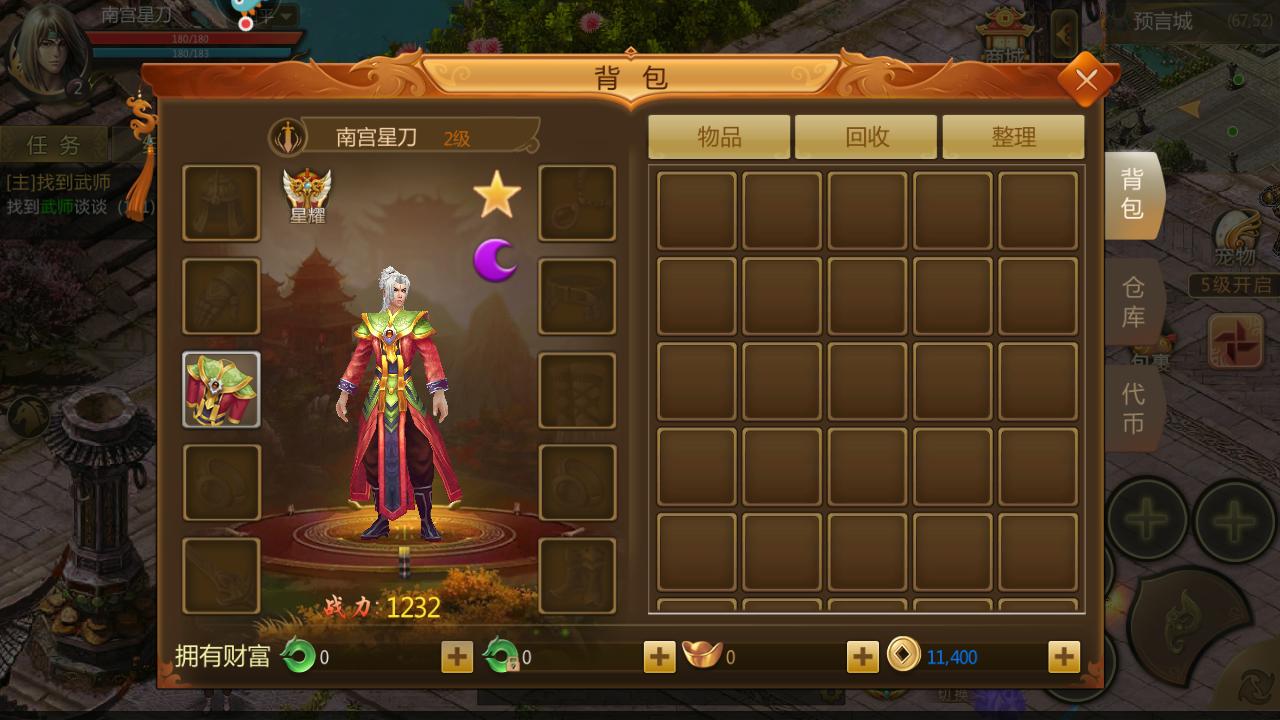Add gold ingots with the plus button

point(862,657)
